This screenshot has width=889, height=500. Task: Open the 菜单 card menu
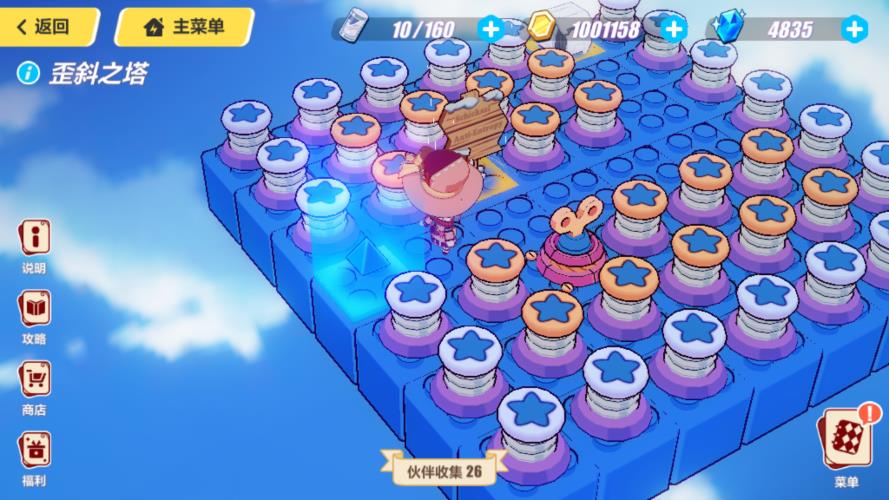846,440
